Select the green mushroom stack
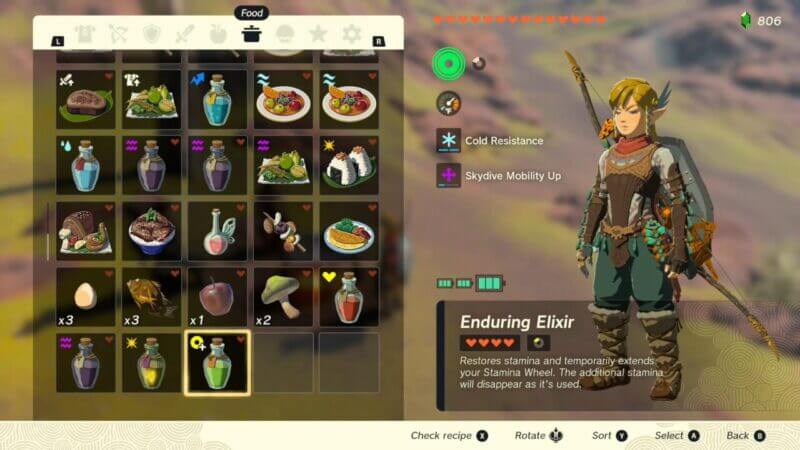 coord(282,296)
